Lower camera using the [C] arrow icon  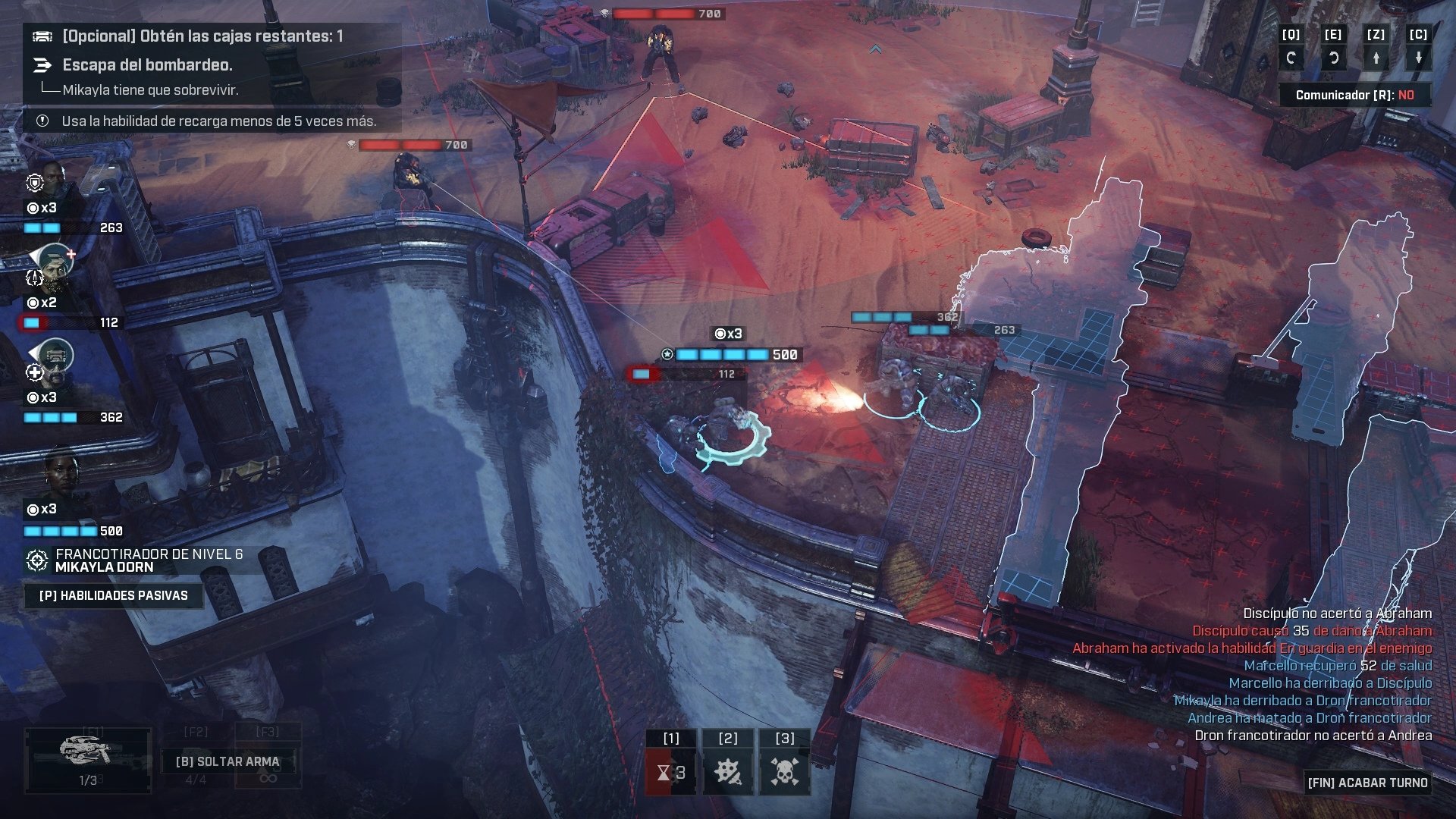1419,57
